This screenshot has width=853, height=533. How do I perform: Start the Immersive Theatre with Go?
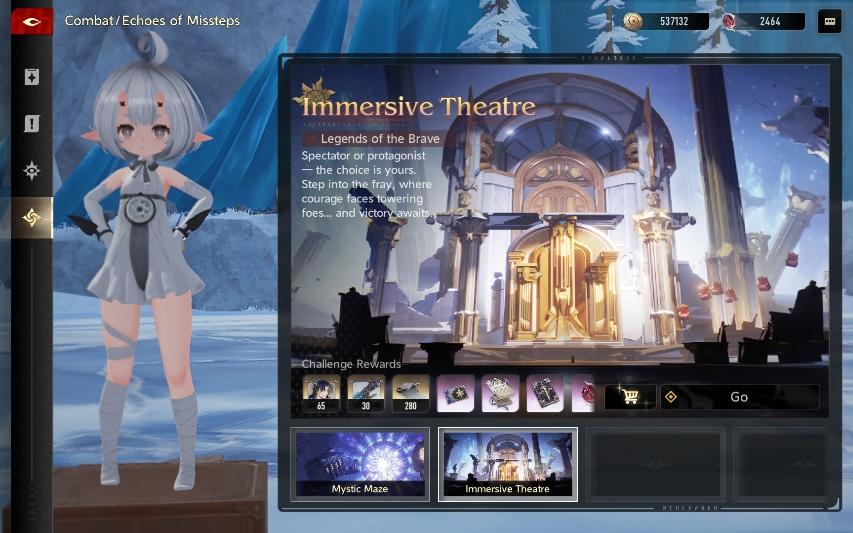click(x=739, y=397)
